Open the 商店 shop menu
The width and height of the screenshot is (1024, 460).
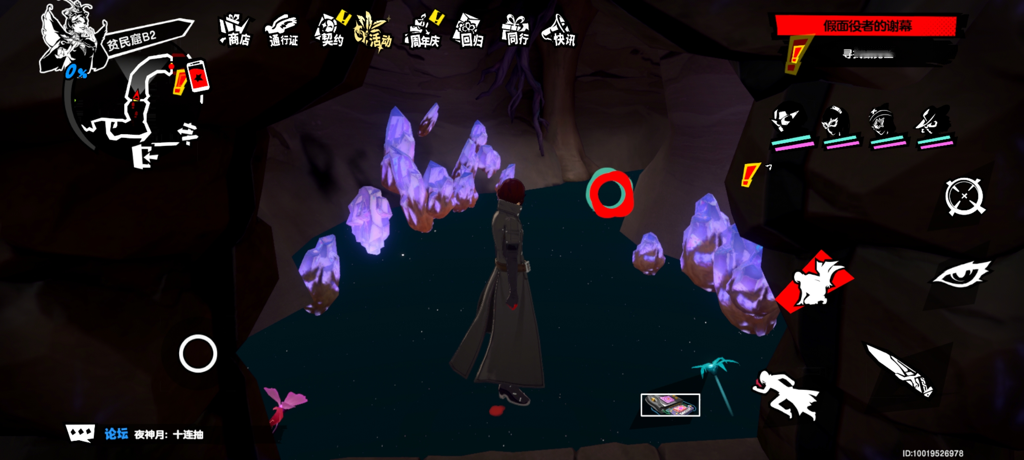point(234,31)
